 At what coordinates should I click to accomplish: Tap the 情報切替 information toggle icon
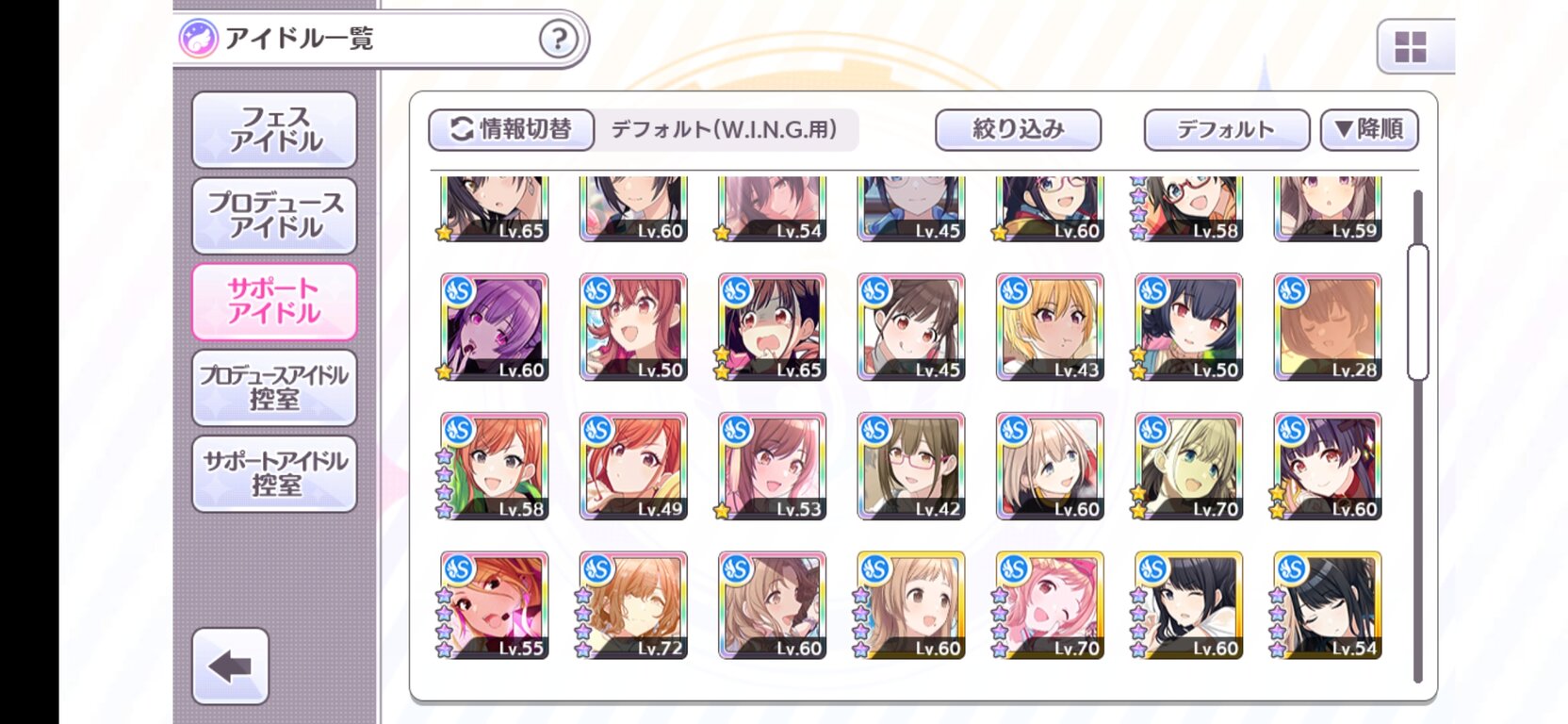click(x=458, y=129)
